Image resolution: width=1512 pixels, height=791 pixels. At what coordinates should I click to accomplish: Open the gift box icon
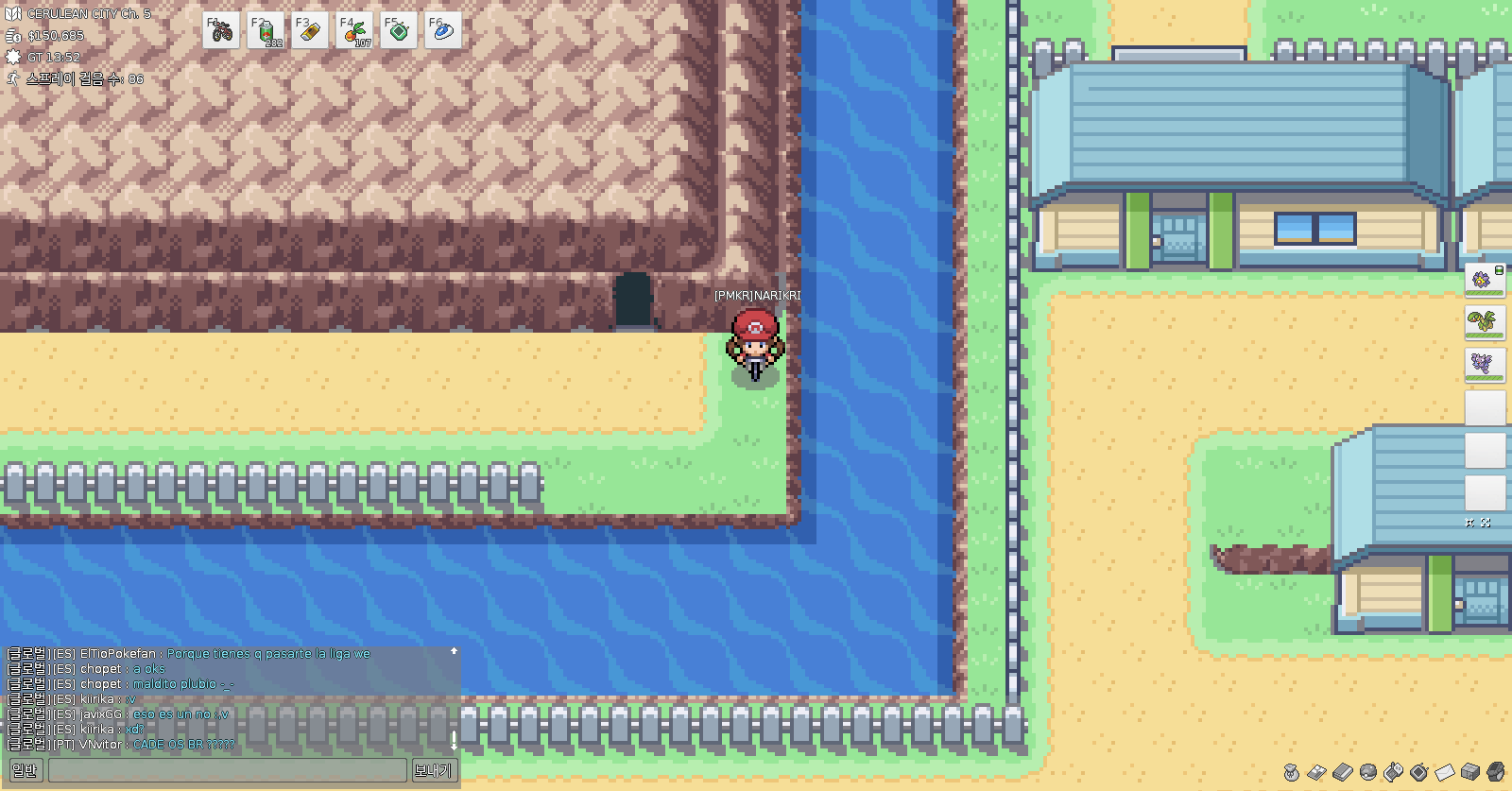(1469, 773)
